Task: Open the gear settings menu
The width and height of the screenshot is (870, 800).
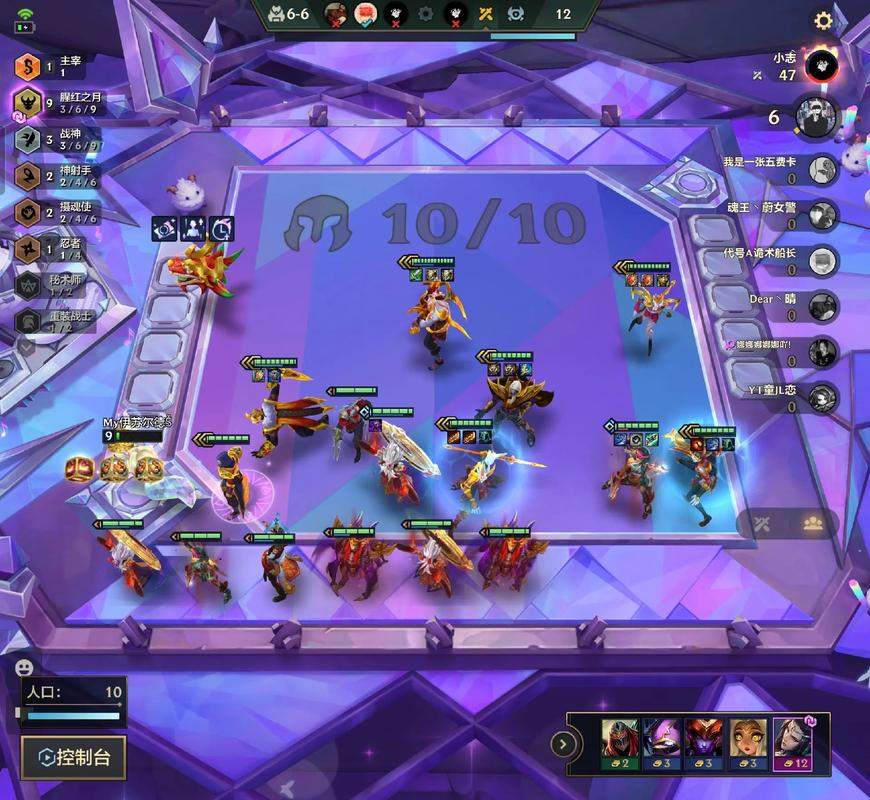Action: coord(823,20)
